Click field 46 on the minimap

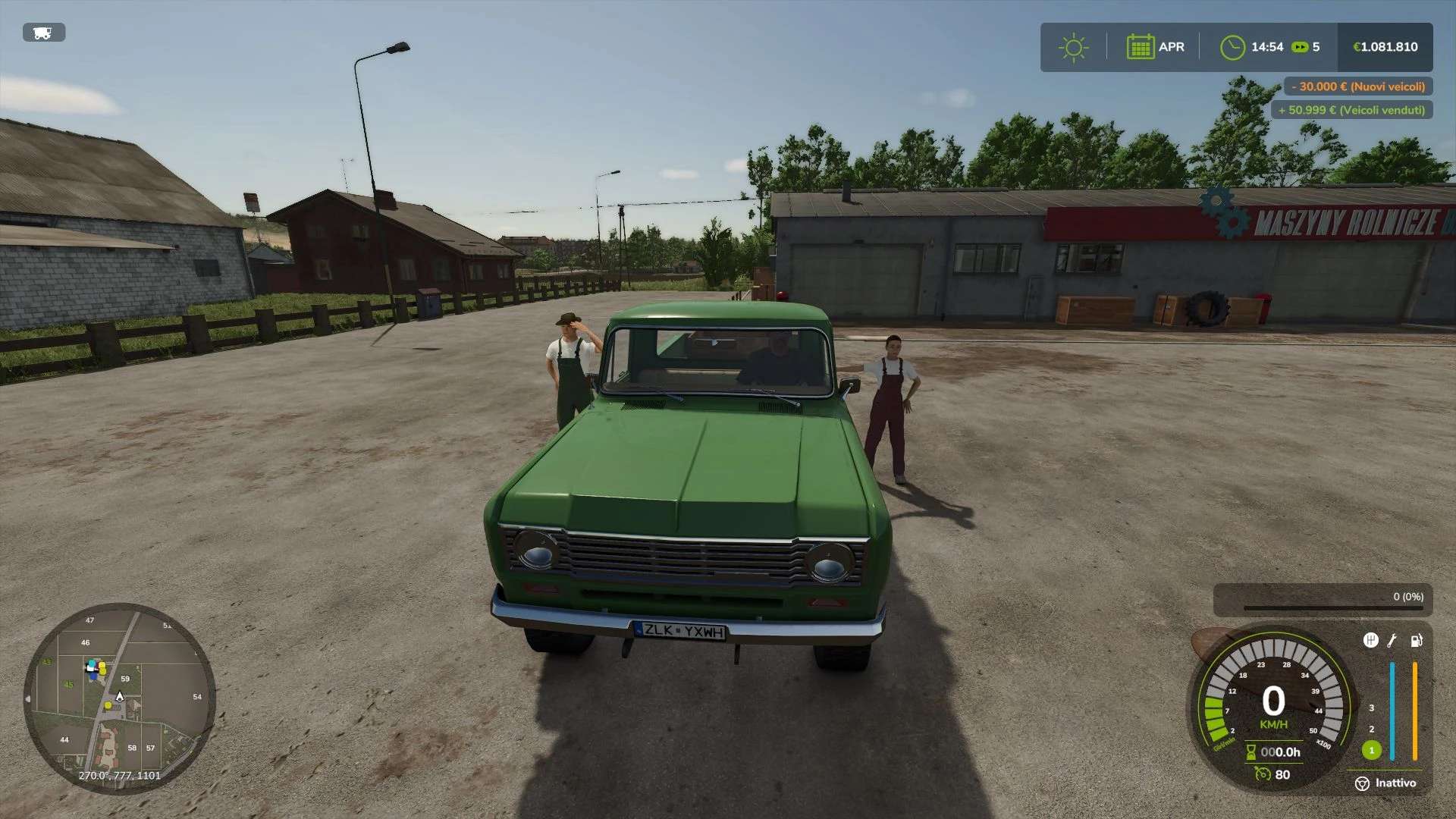(x=85, y=642)
